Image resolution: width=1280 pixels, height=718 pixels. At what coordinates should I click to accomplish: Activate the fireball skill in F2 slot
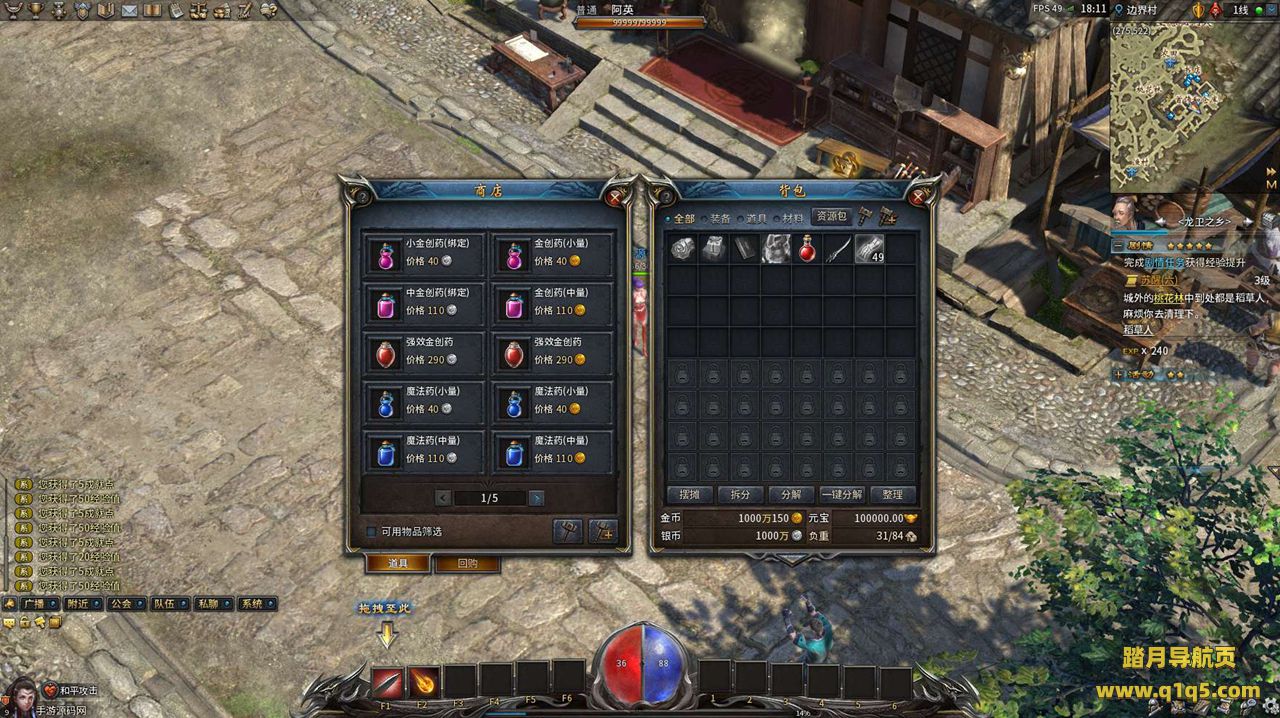(424, 681)
